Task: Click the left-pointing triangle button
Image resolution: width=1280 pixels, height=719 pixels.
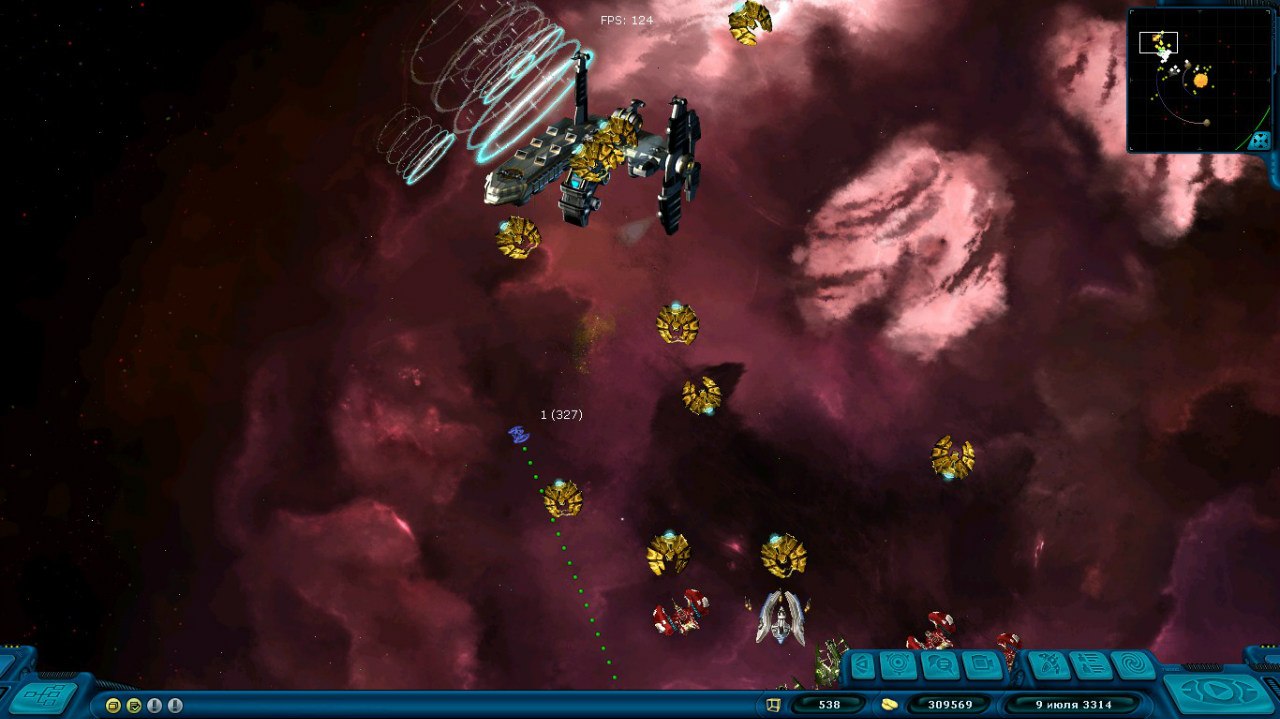Action: coord(861,664)
